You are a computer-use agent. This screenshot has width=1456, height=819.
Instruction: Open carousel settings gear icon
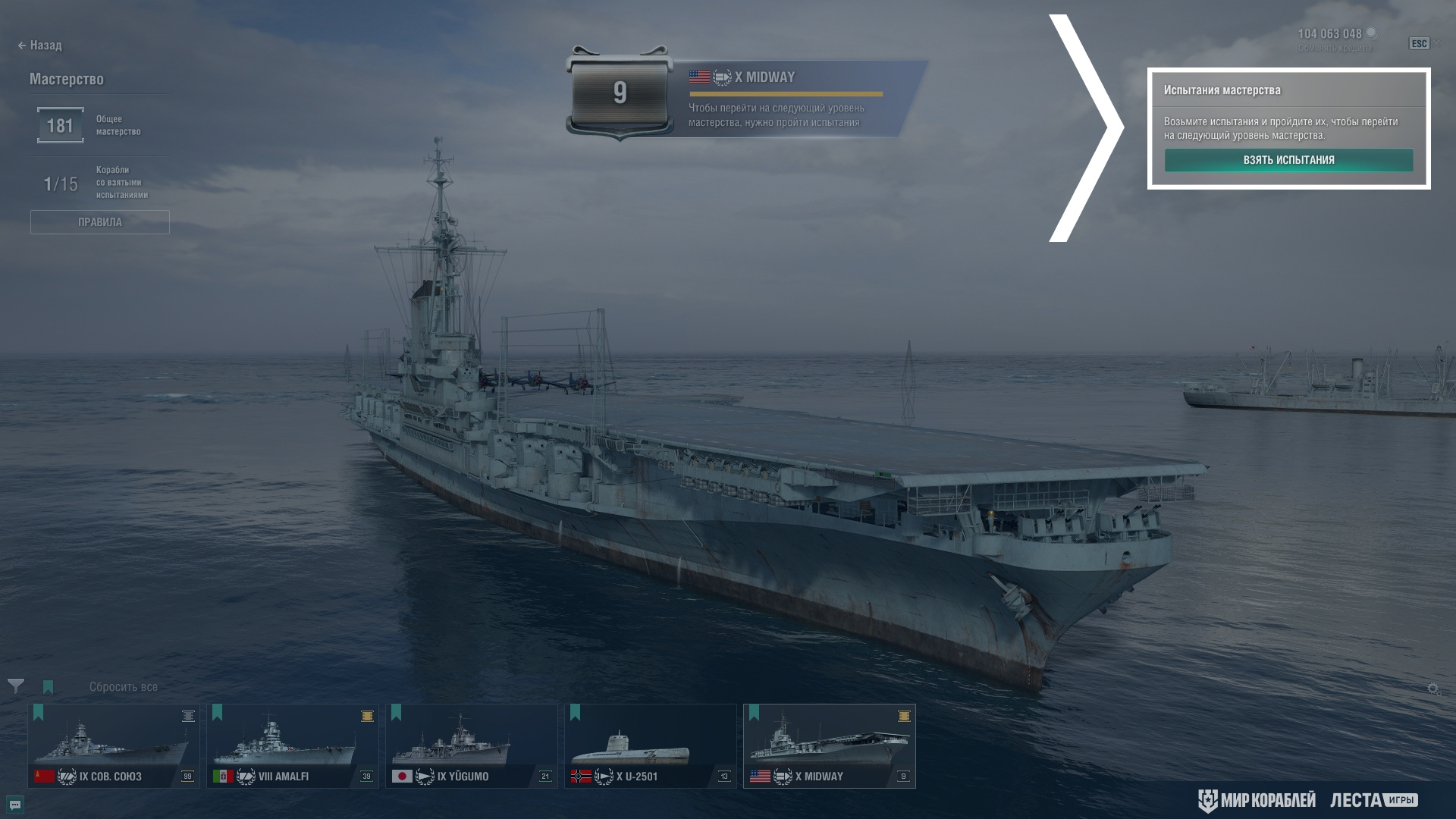pos(1433,689)
